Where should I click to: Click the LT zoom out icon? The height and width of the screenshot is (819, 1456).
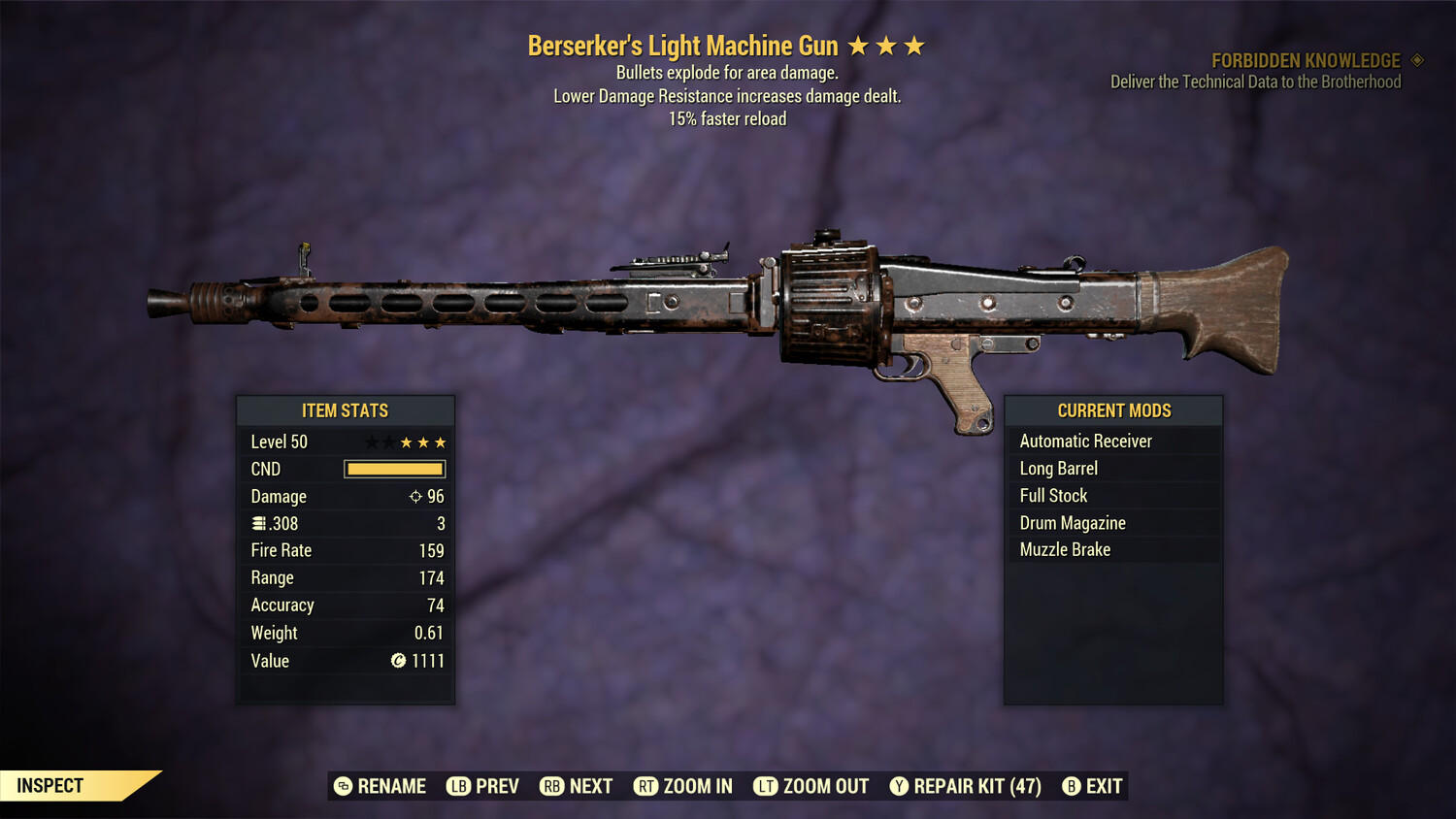765,786
